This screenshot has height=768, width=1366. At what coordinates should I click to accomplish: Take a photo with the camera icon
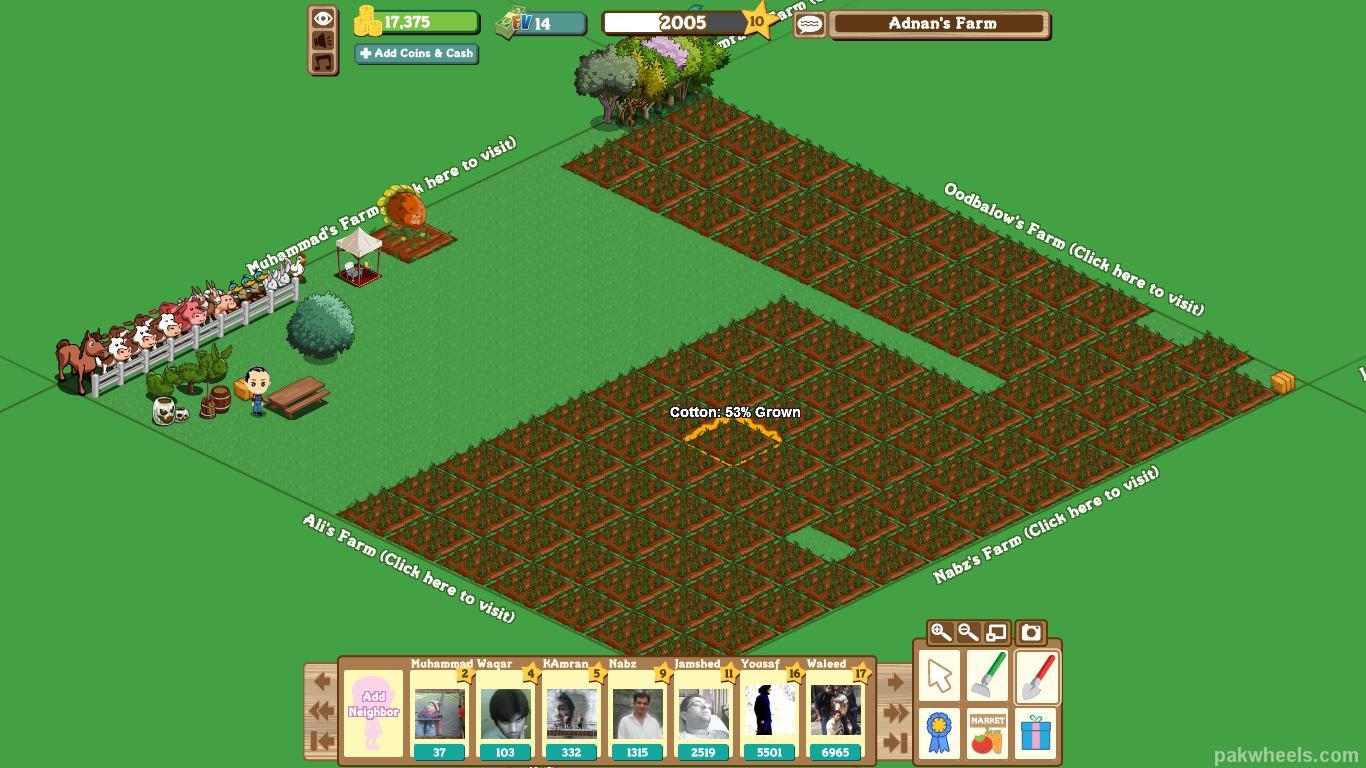(1031, 632)
